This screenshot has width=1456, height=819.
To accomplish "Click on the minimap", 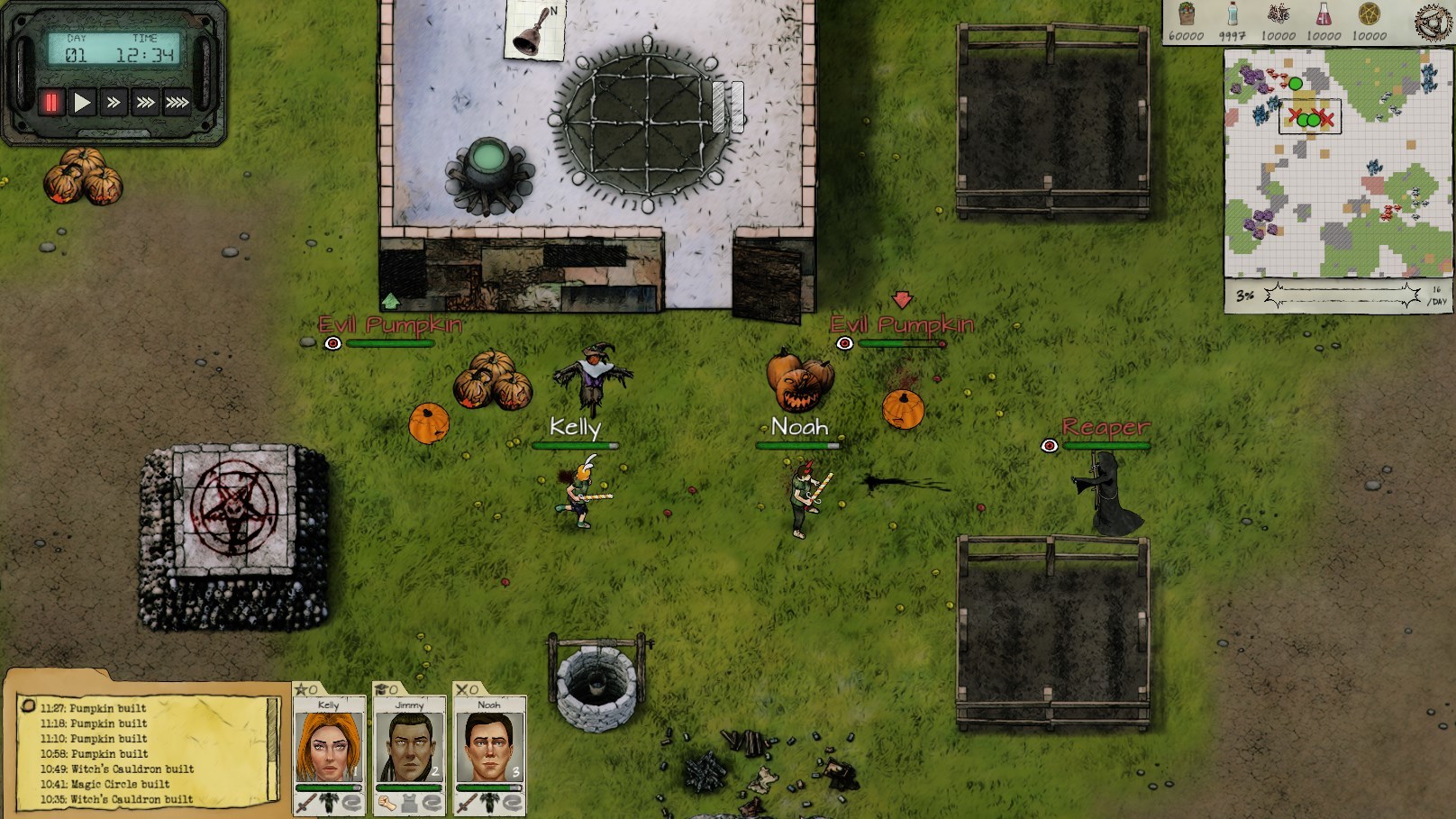I will point(1337,162).
